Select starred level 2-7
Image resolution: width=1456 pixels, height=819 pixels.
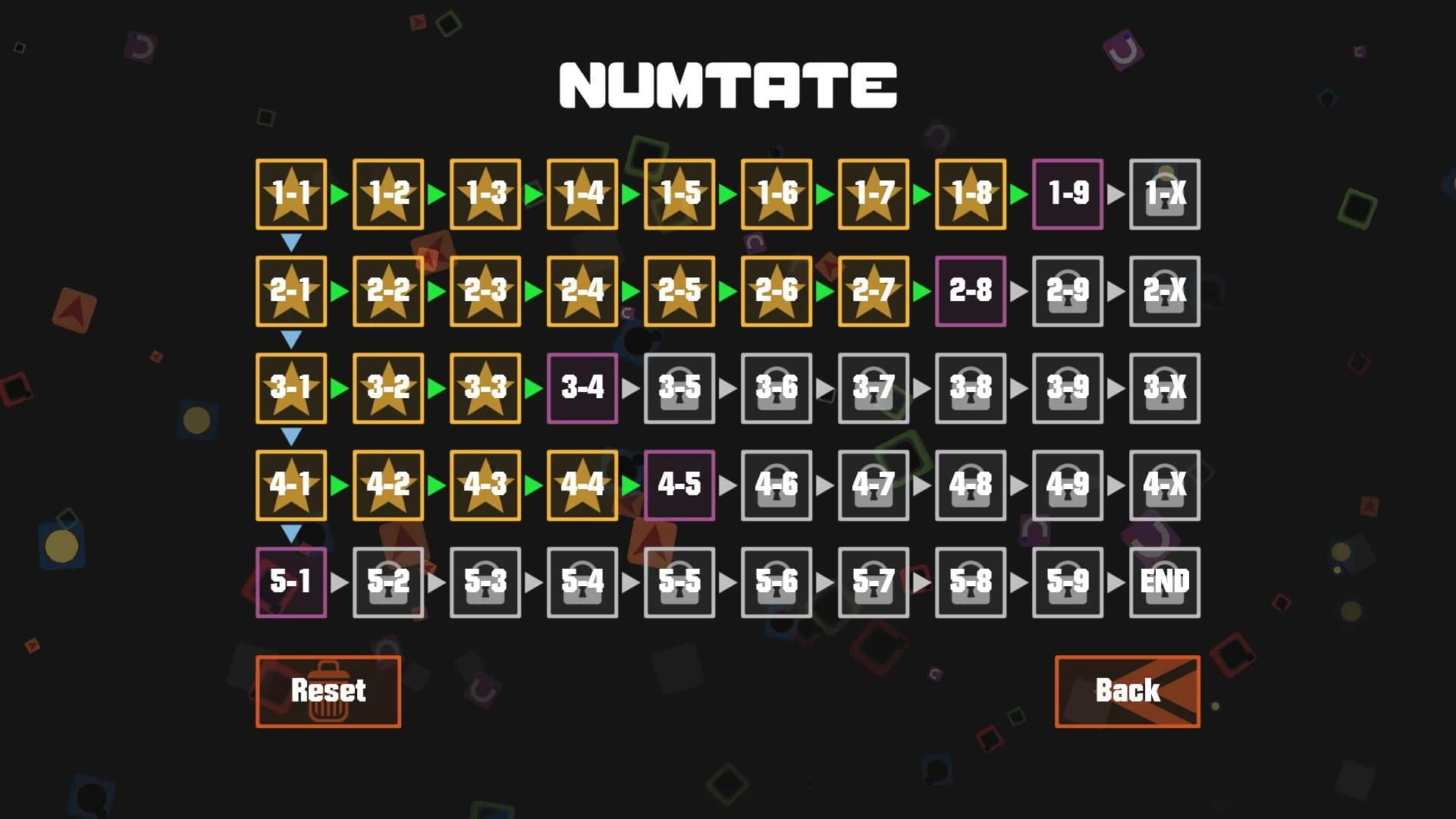tap(874, 291)
